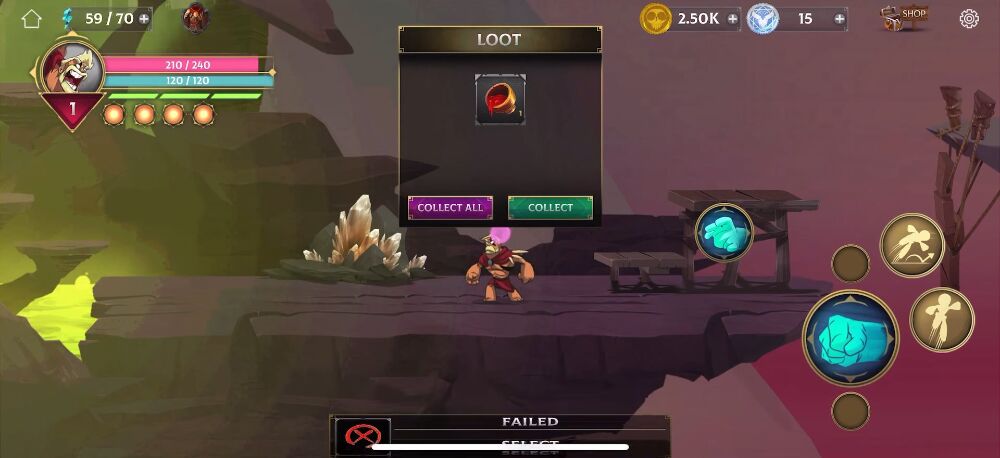The width and height of the screenshot is (1000, 458).
Task: Use the large fist attack button
Action: pos(850,338)
